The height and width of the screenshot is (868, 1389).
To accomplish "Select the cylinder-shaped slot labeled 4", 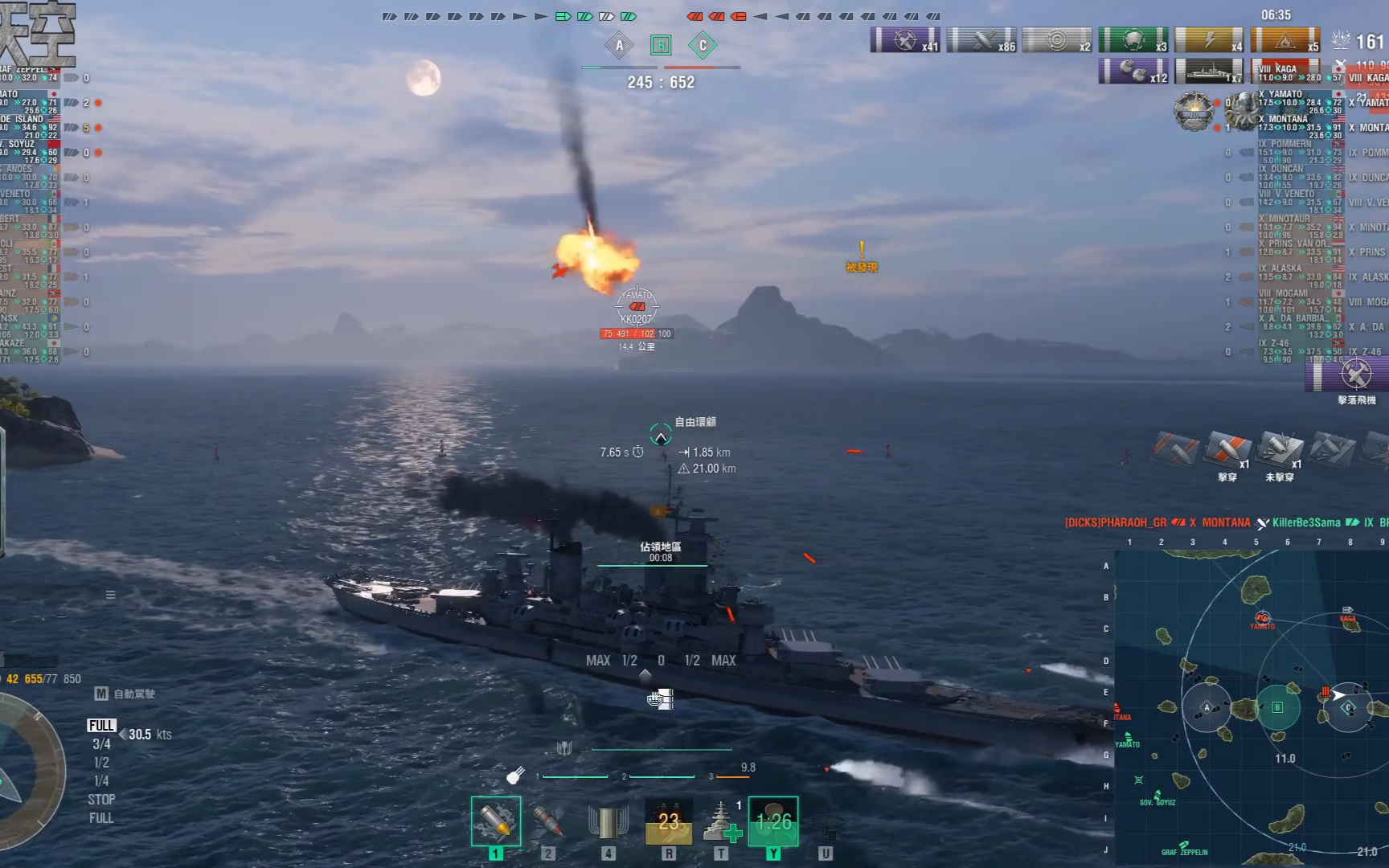I will tap(608, 821).
